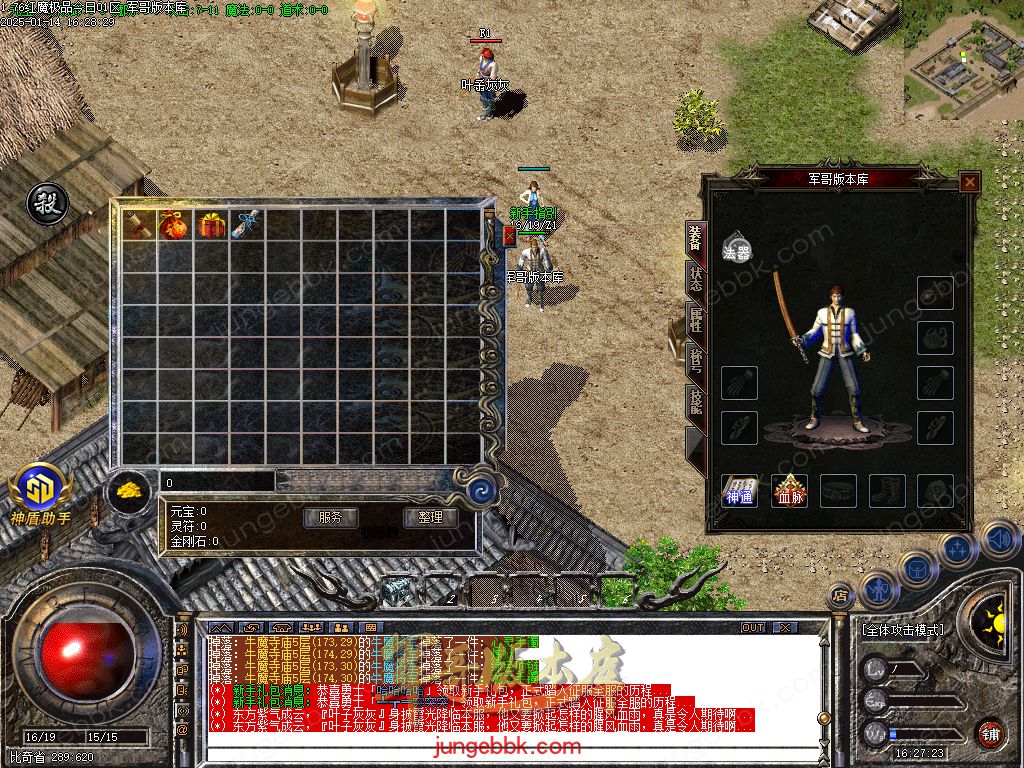Open the red gift box item
Screen dimensions: 1024x768
[211, 225]
